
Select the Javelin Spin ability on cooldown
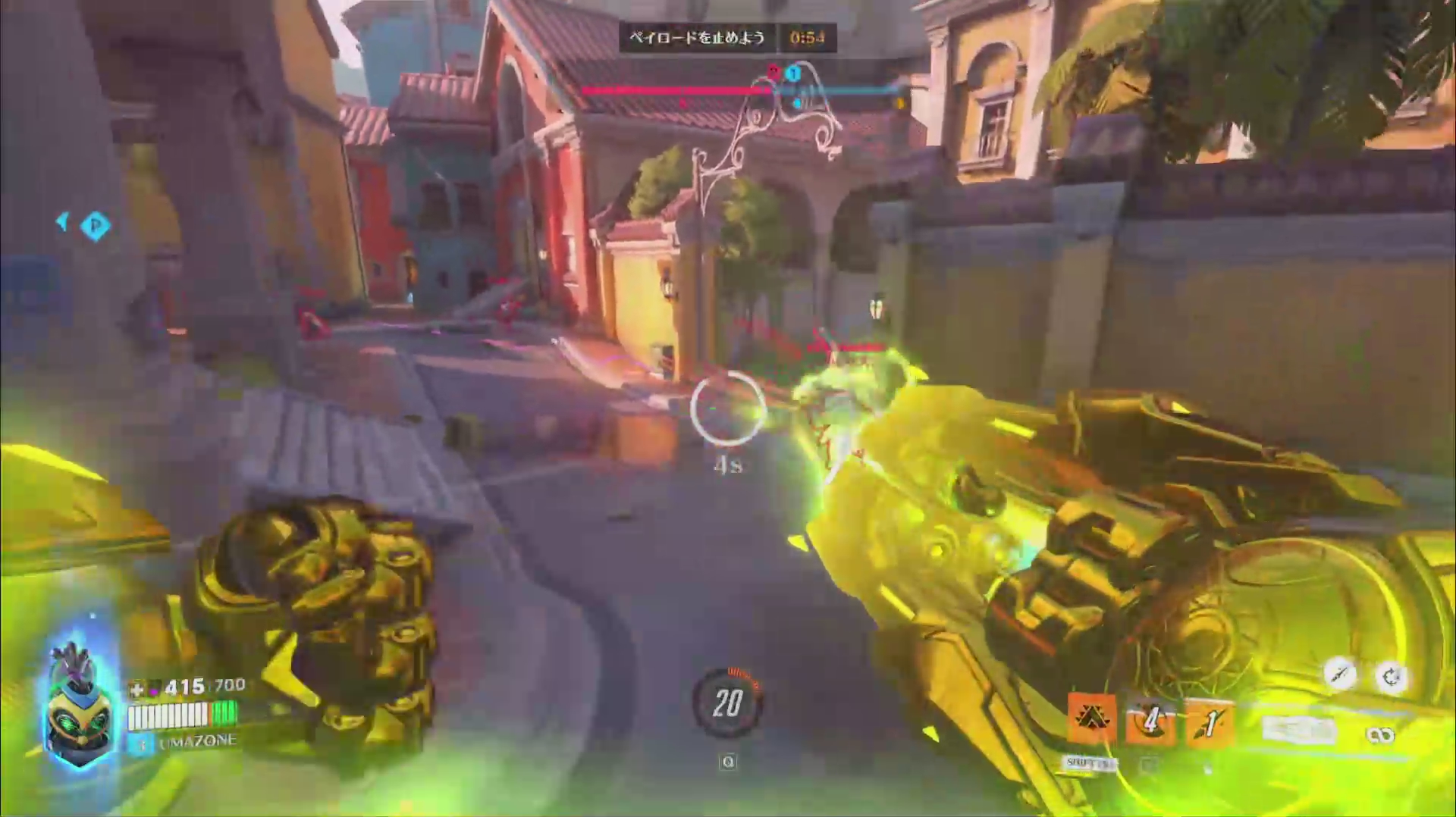click(x=1151, y=720)
